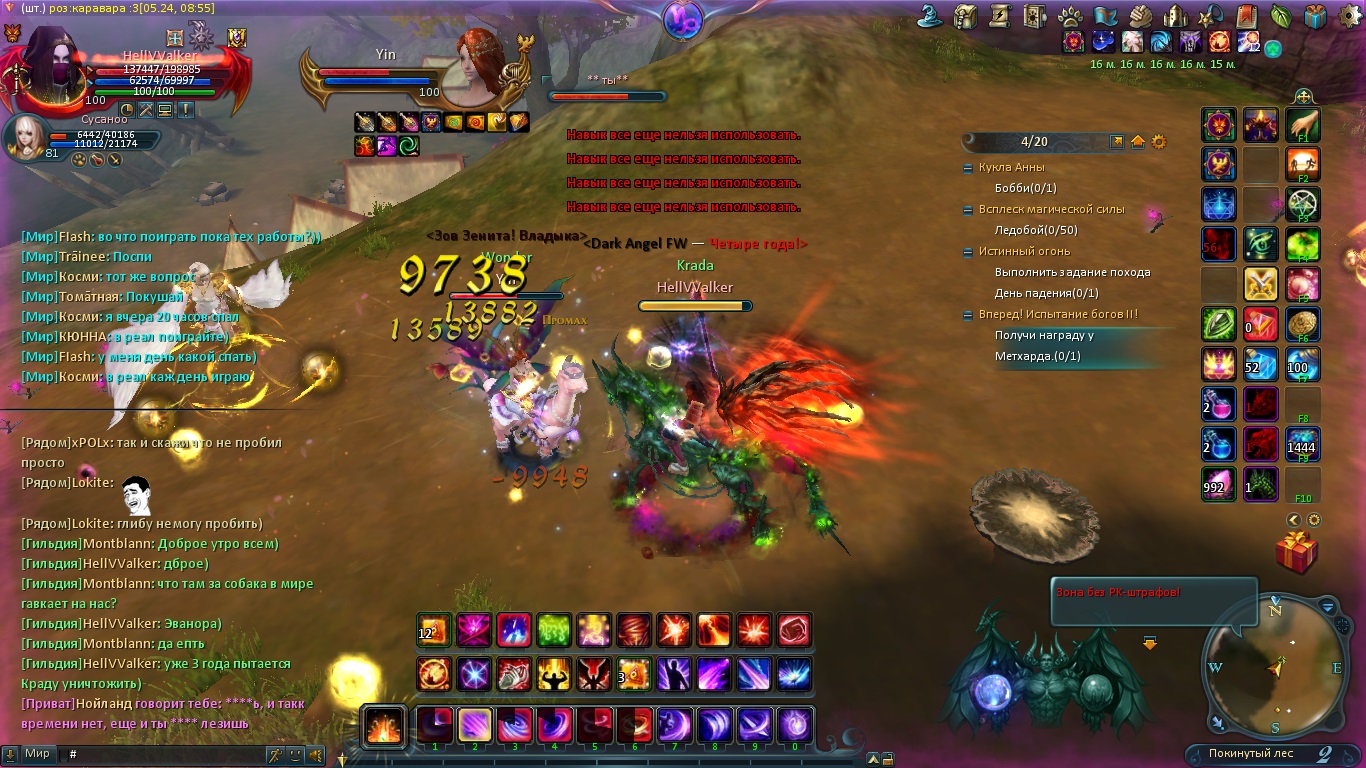This screenshot has width=1366, height=768.
Task: Activate the F3 pentagram skill
Action: [x=1303, y=204]
